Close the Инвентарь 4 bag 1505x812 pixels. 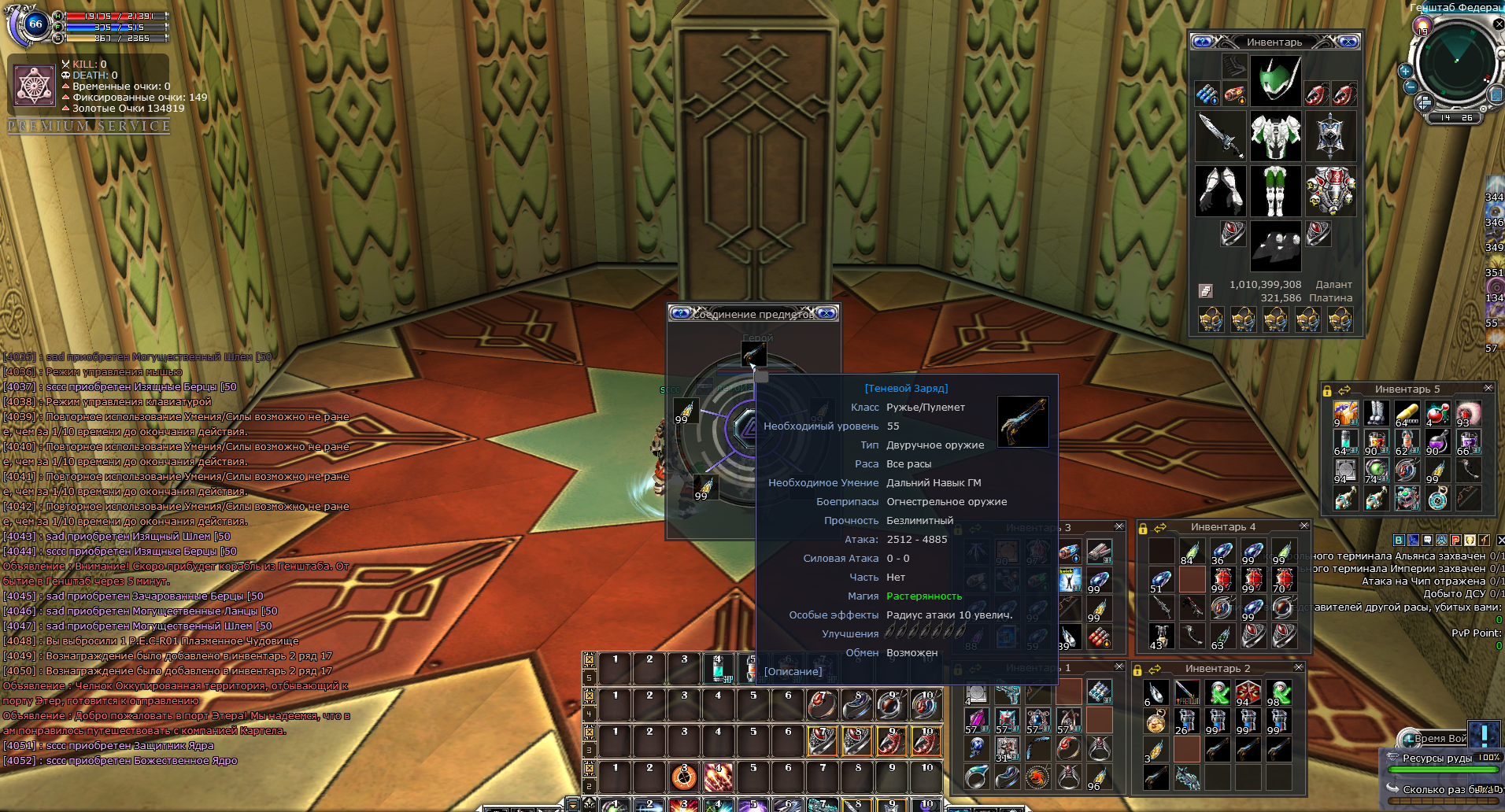point(1303,526)
